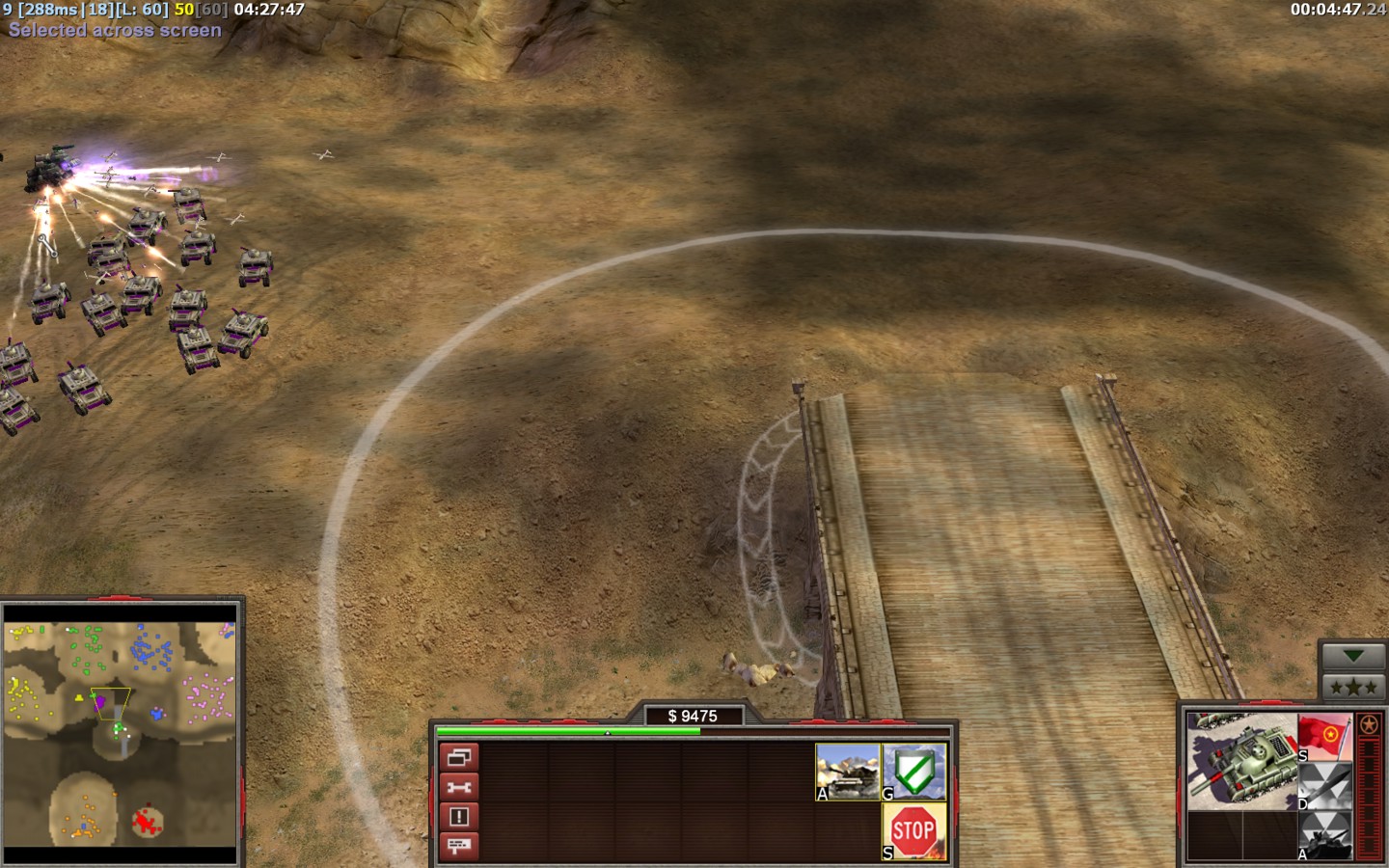
Task: Click the greyed-out missile upgrade icon
Action: point(1324,786)
